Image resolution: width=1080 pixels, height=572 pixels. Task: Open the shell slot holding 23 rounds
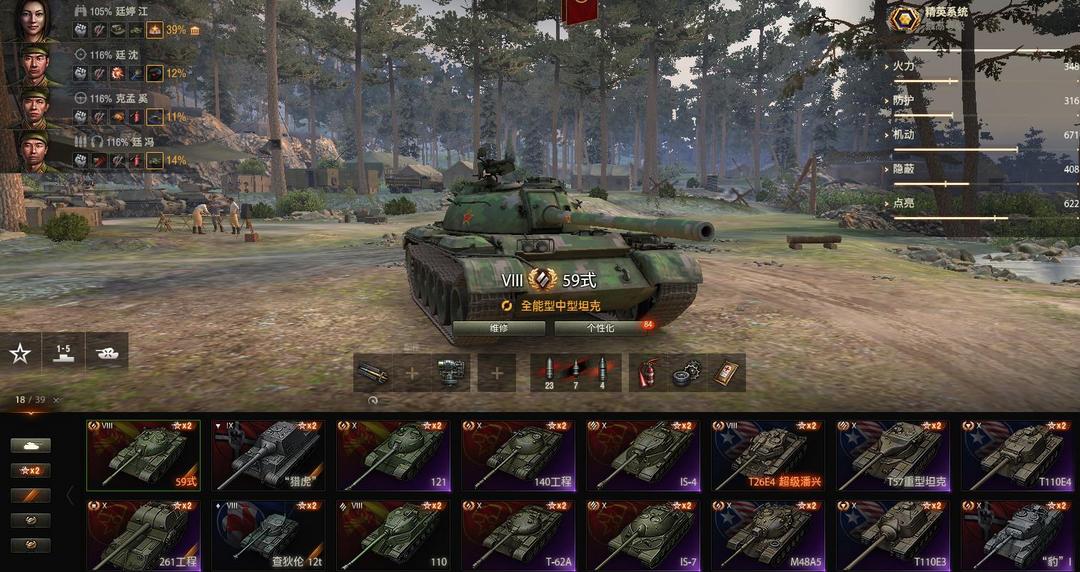549,373
